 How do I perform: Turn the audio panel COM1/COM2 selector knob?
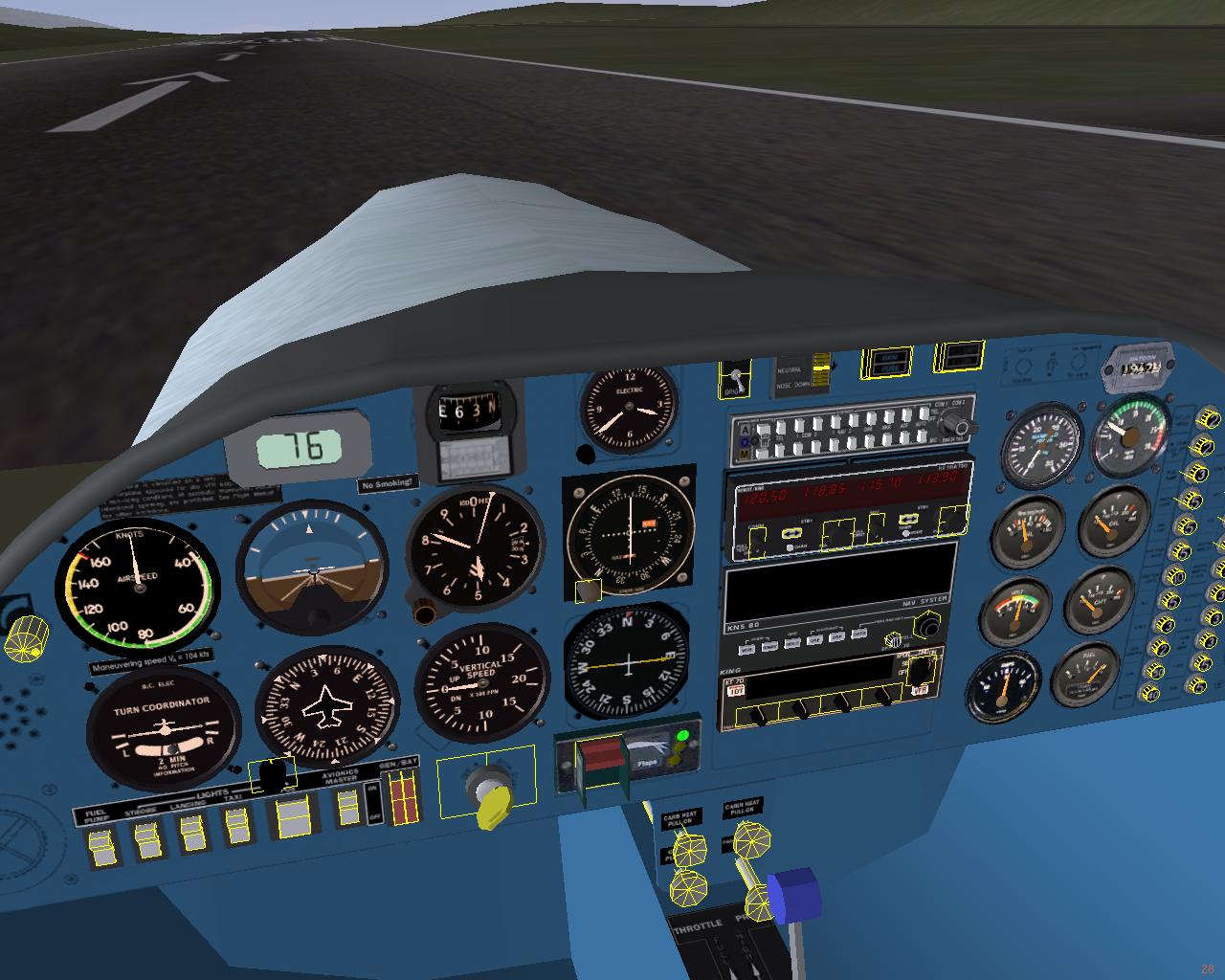pyautogui.click(x=967, y=428)
